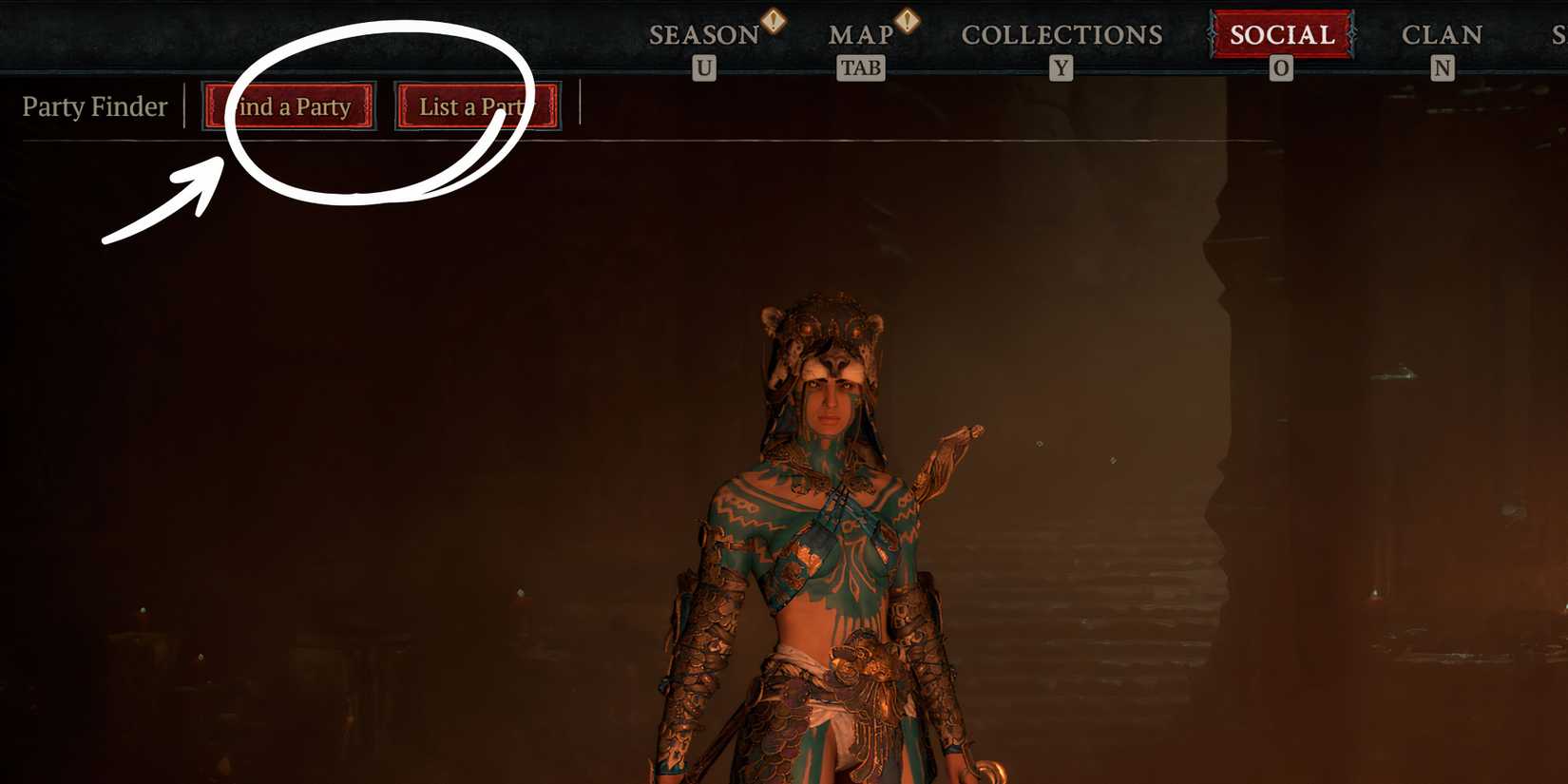Click the U shortcut badge under Season
The image size is (1568, 784).
(703, 67)
